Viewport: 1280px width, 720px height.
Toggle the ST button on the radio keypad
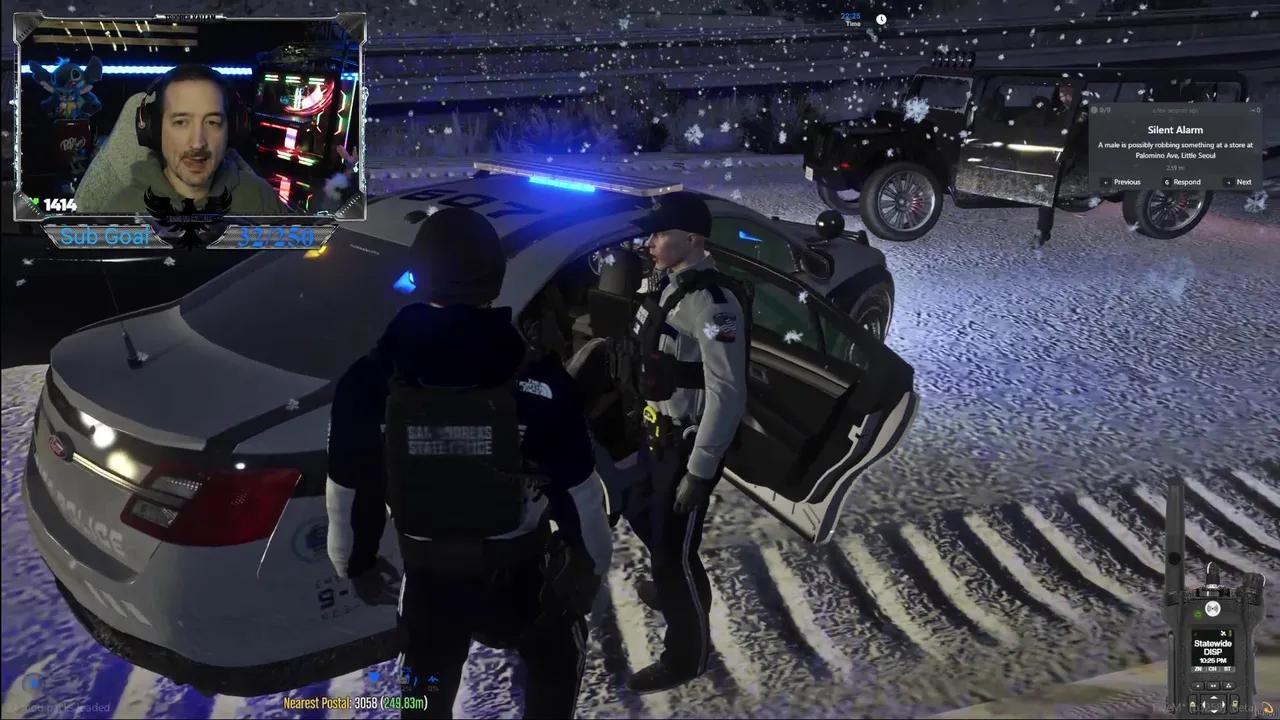coord(1228,669)
